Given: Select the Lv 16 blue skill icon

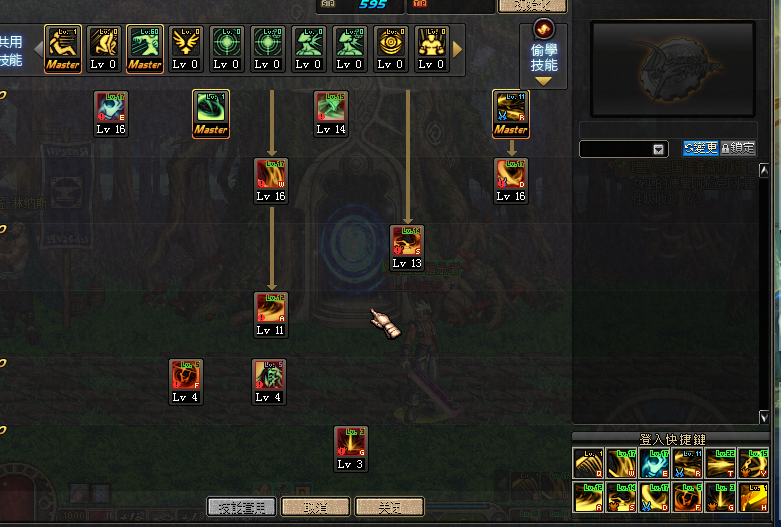Looking at the screenshot, I should [x=111, y=107].
